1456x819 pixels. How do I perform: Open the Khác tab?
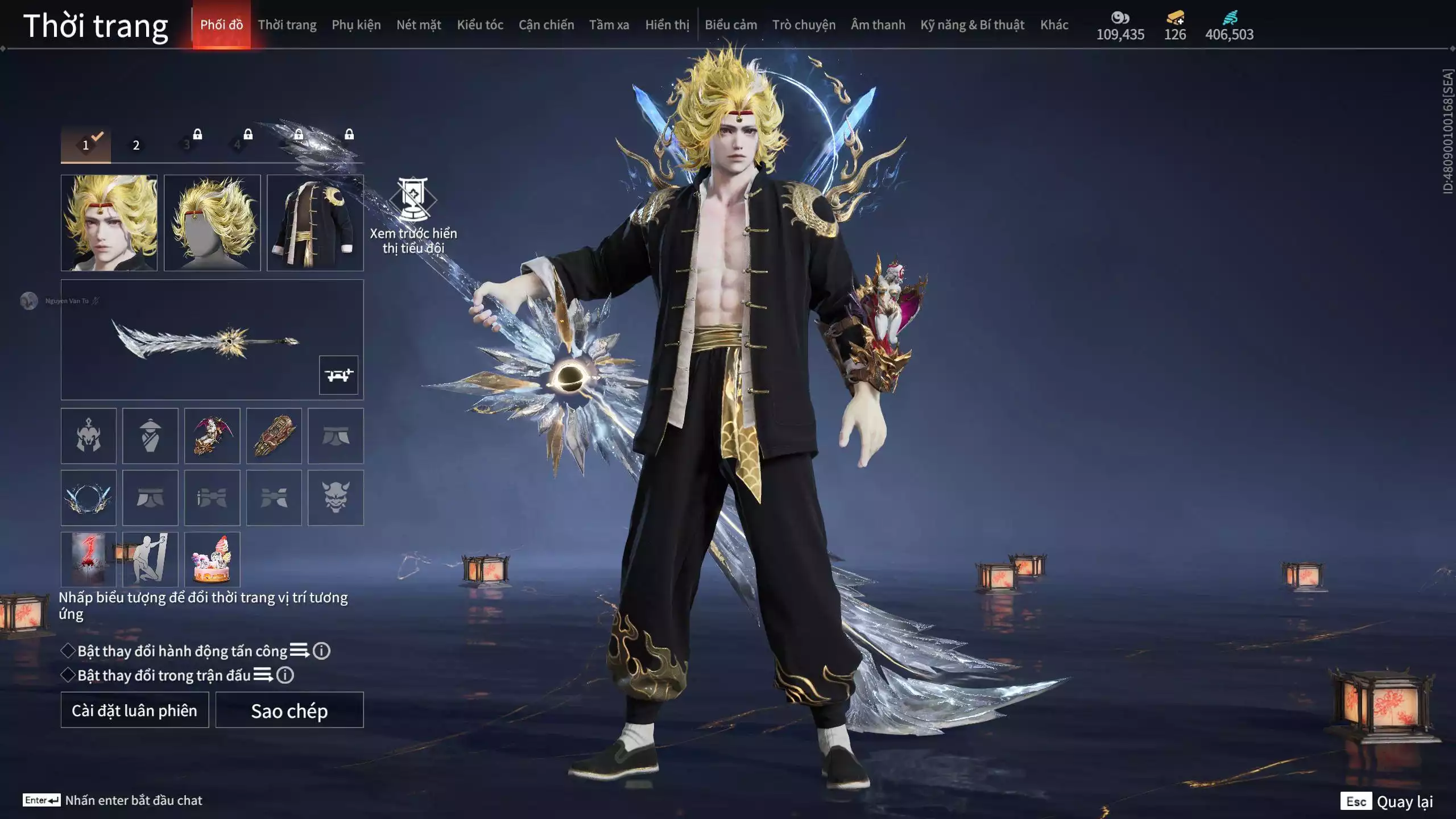click(x=1054, y=25)
